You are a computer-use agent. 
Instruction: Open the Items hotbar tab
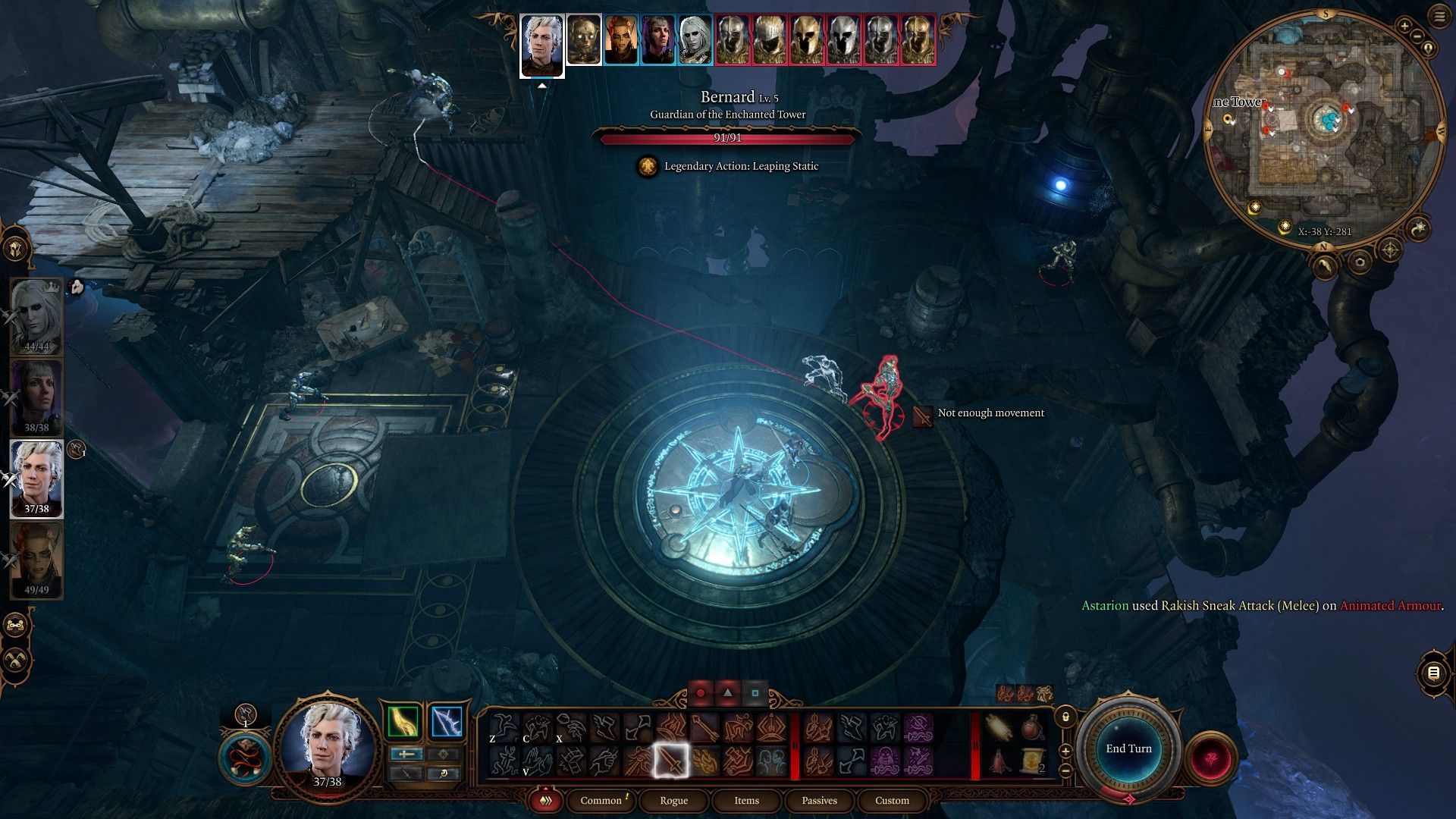point(746,800)
